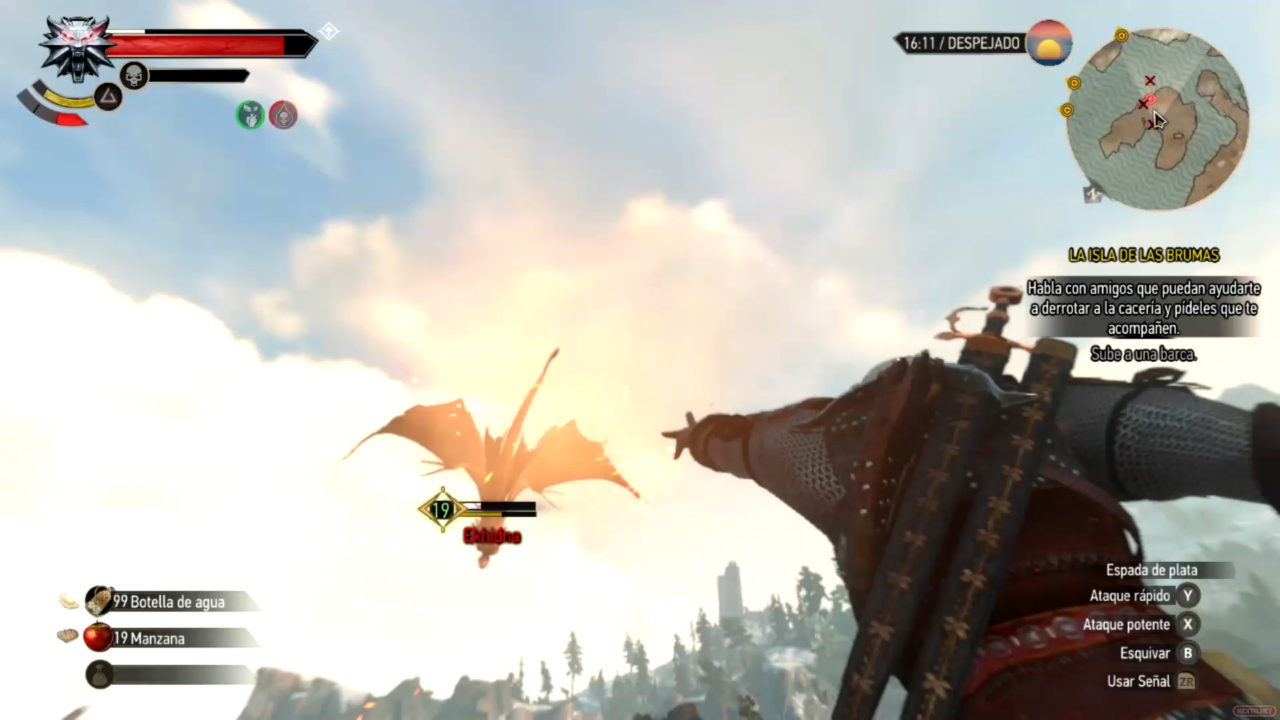Select the triangular witcher sign icon
The image size is (1280, 720).
108,97
